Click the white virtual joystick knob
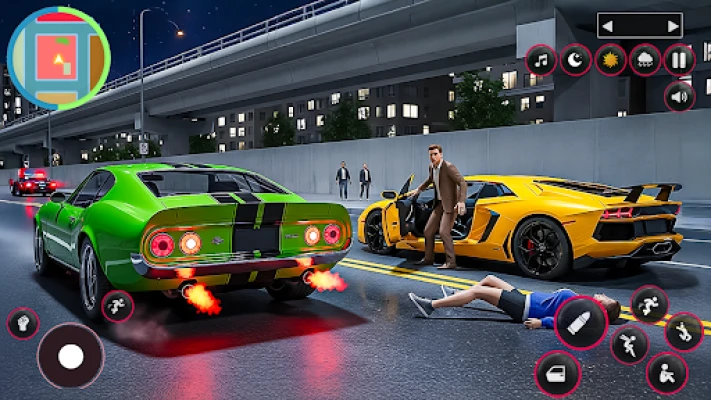 pos(70,356)
